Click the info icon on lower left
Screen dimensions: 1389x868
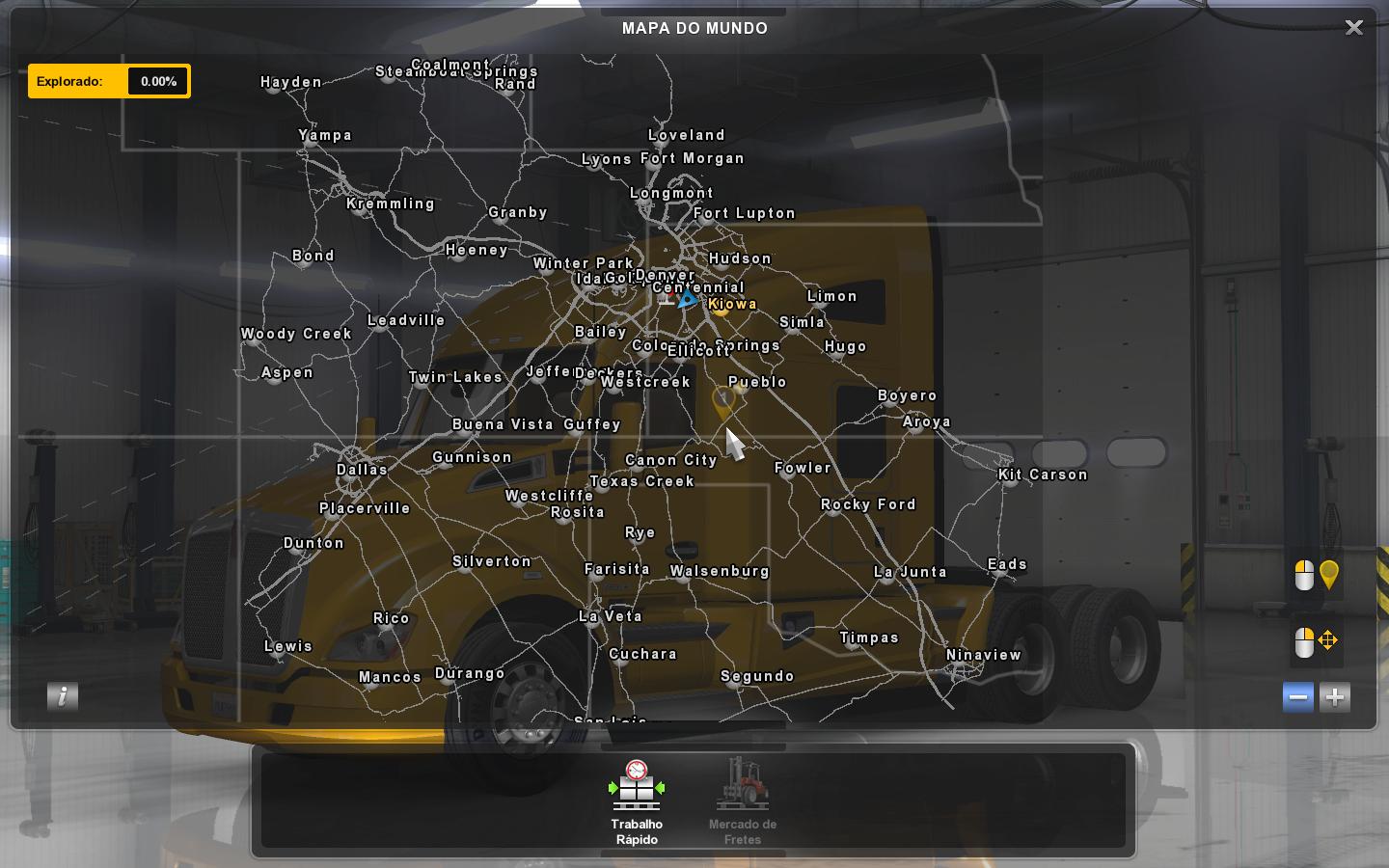coord(63,696)
